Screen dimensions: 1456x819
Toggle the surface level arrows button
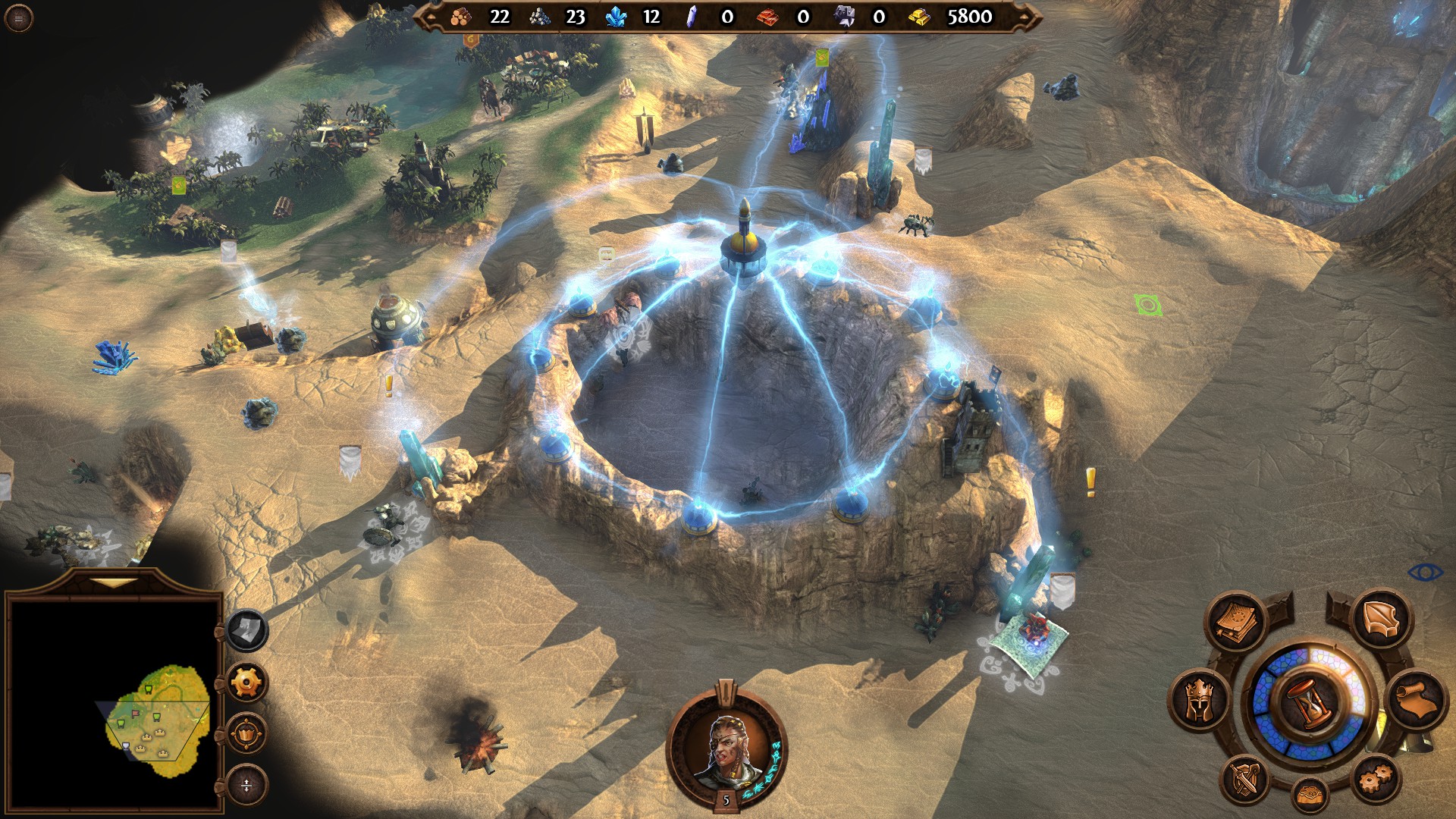pyautogui.click(x=246, y=786)
